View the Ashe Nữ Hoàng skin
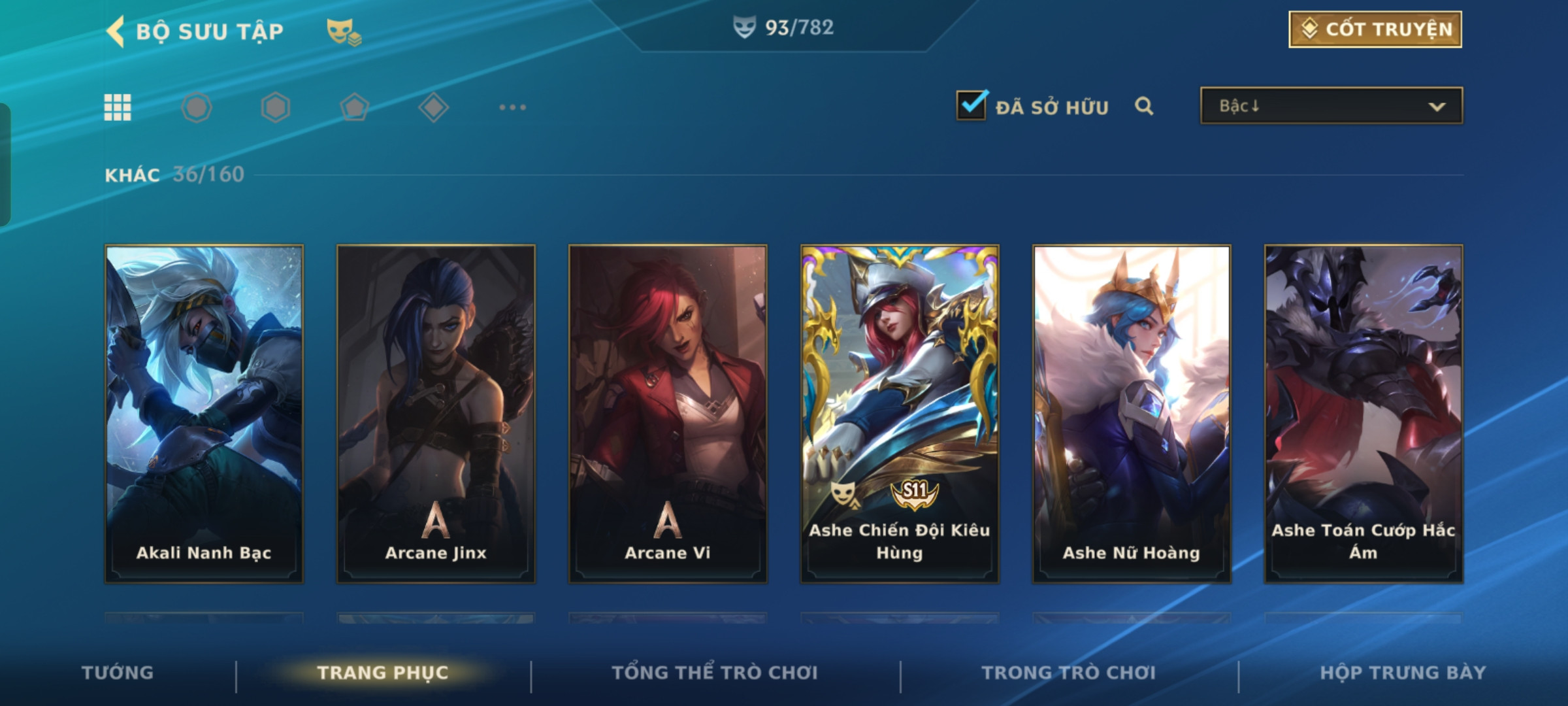Image resolution: width=1568 pixels, height=706 pixels. point(1132,413)
